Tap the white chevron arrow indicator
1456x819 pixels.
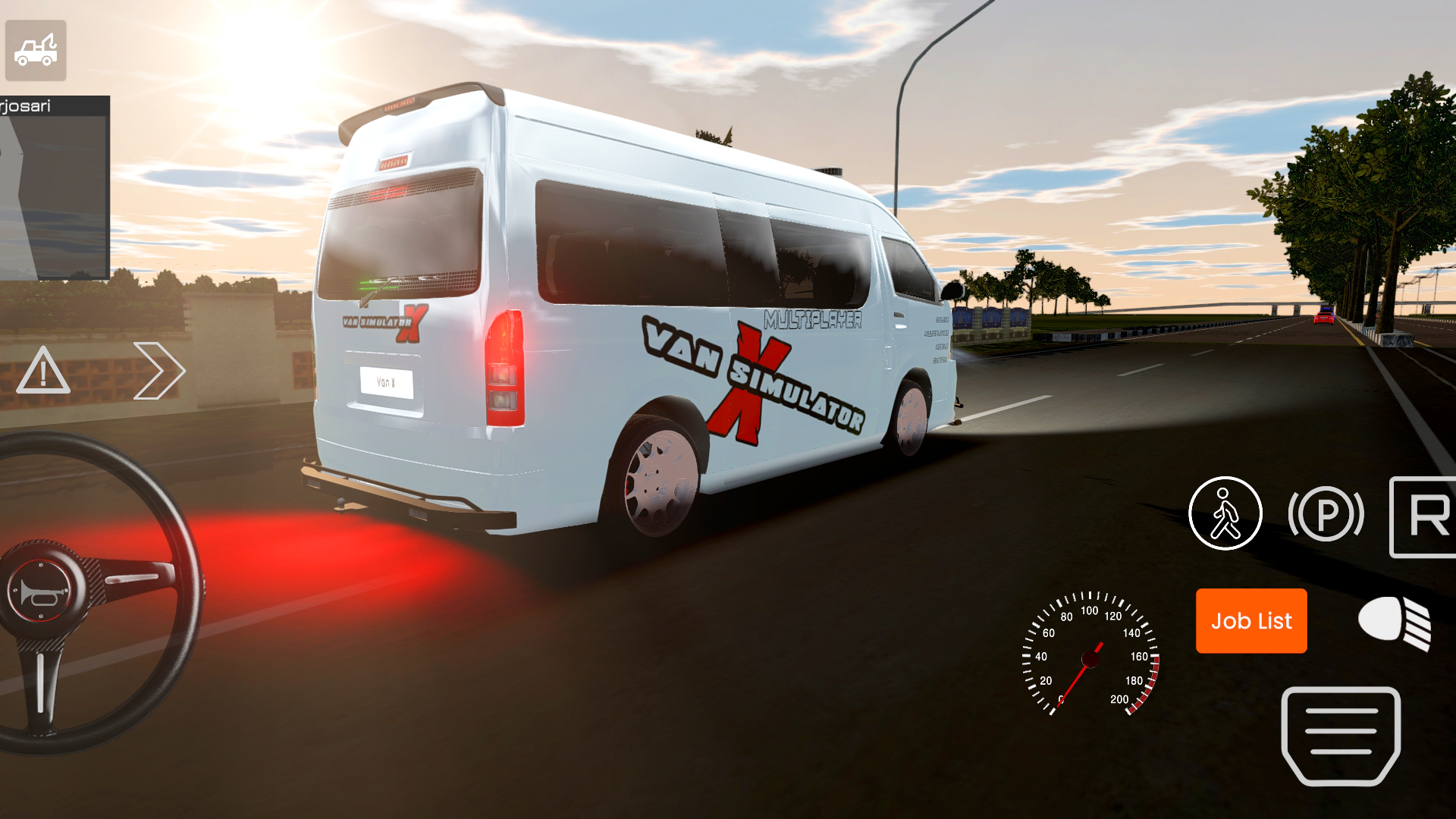coord(159,372)
